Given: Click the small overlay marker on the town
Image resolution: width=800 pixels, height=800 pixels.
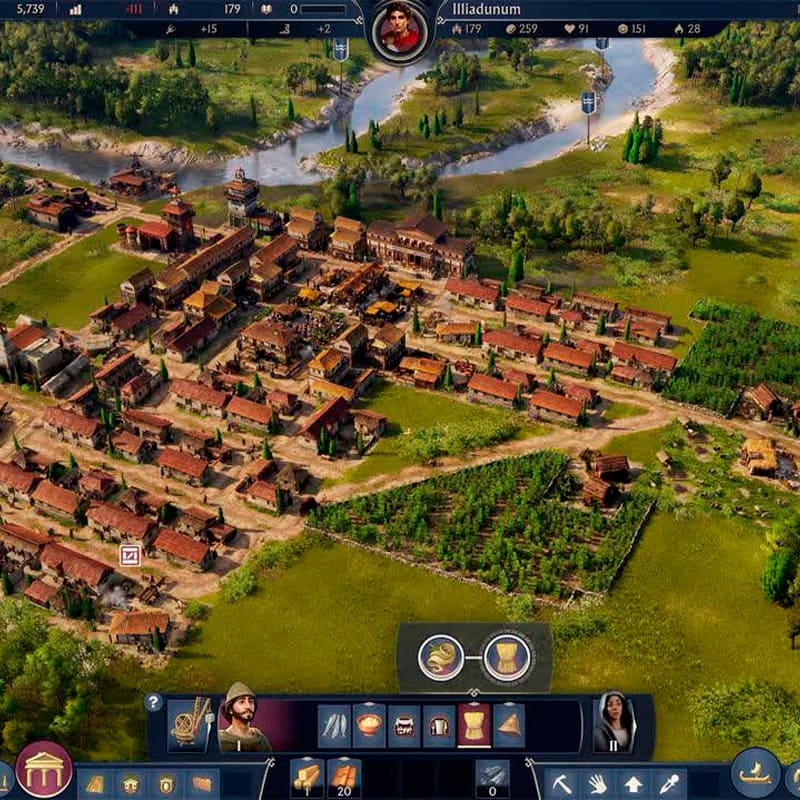Looking at the screenshot, I should (x=130, y=555).
